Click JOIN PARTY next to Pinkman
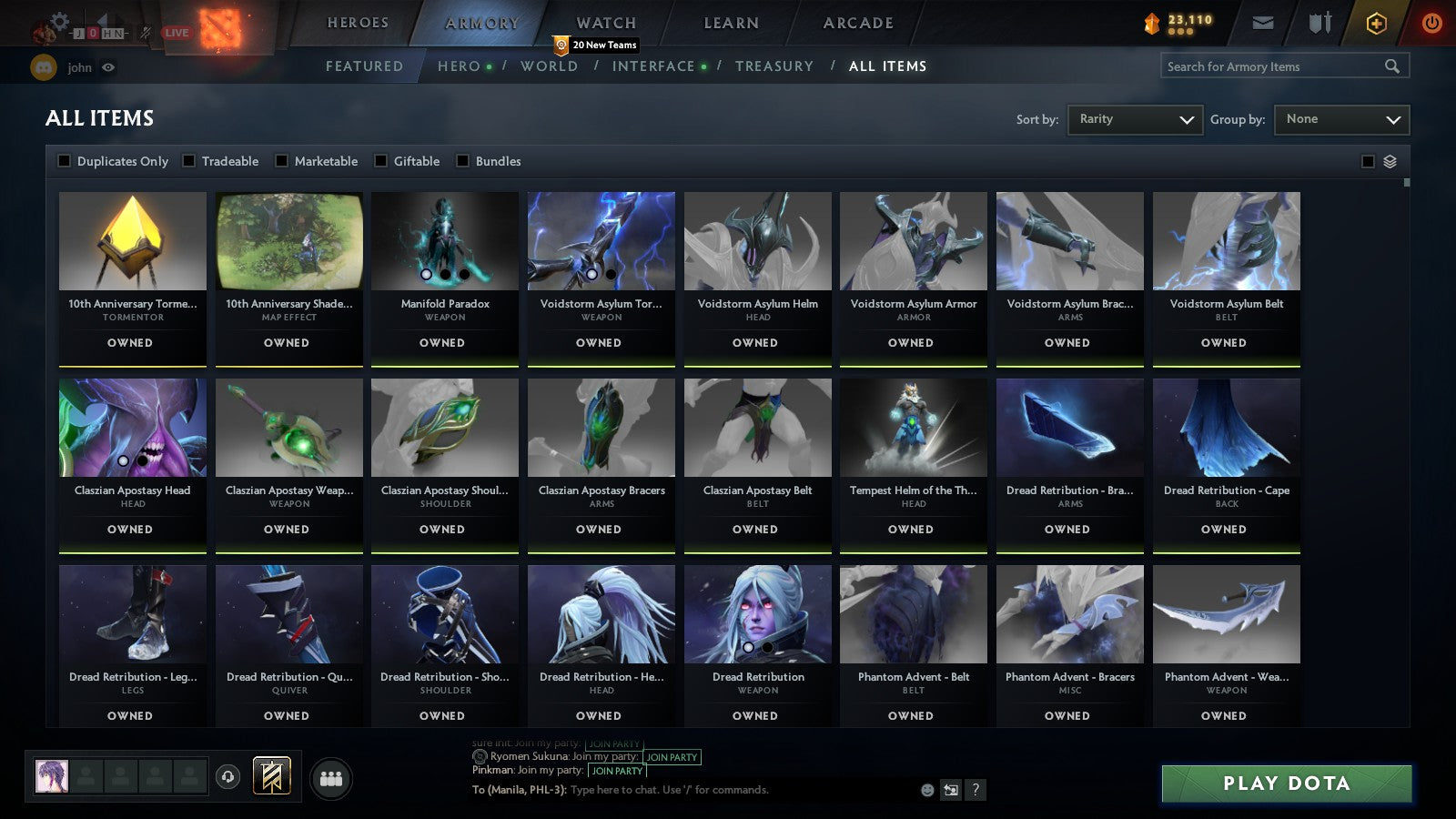1456x819 pixels. point(617,771)
